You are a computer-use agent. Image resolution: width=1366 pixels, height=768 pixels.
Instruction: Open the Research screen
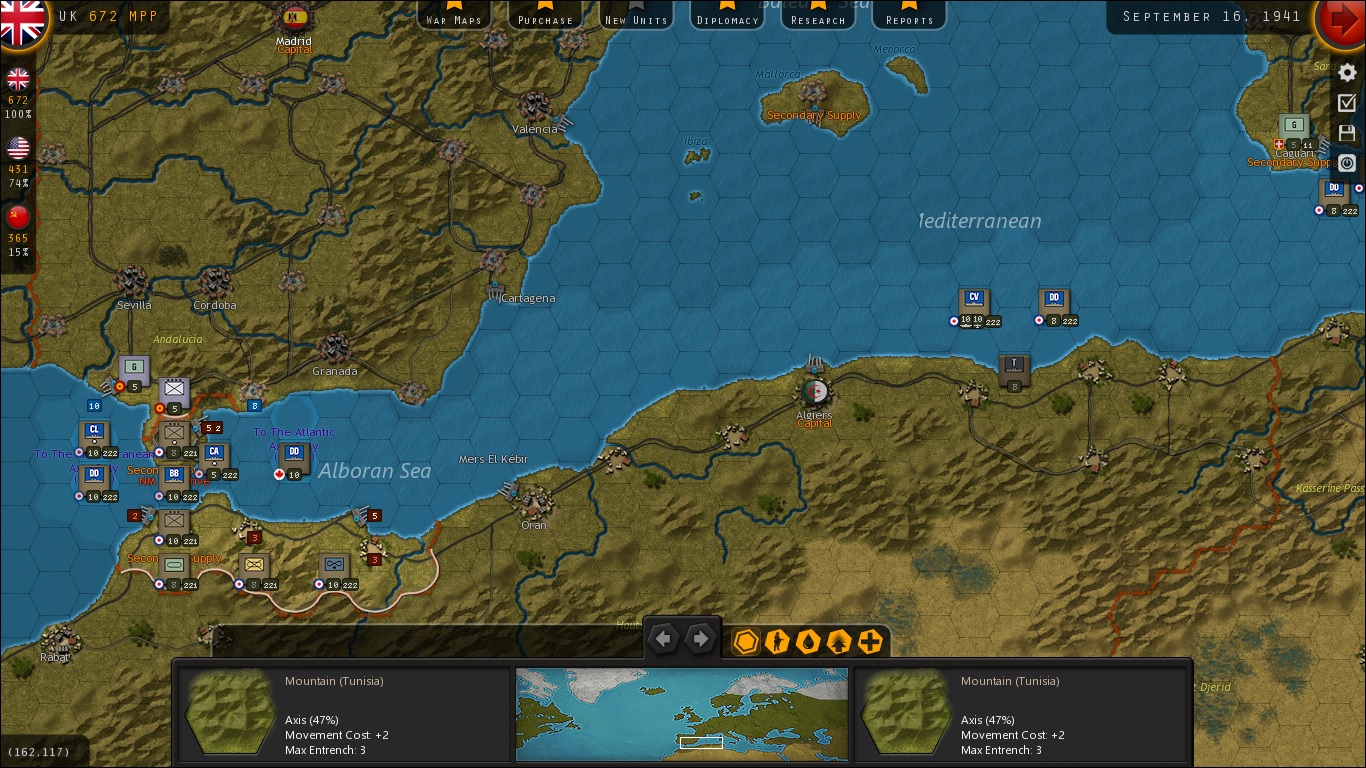pyautogui.click(x=818, y=17)
